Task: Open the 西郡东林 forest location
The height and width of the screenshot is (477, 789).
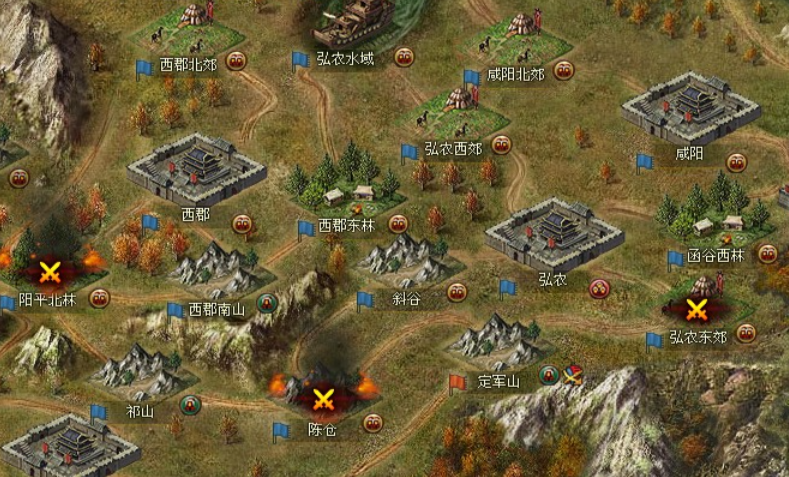Action: pyautogui.click(x=343, y=183)
